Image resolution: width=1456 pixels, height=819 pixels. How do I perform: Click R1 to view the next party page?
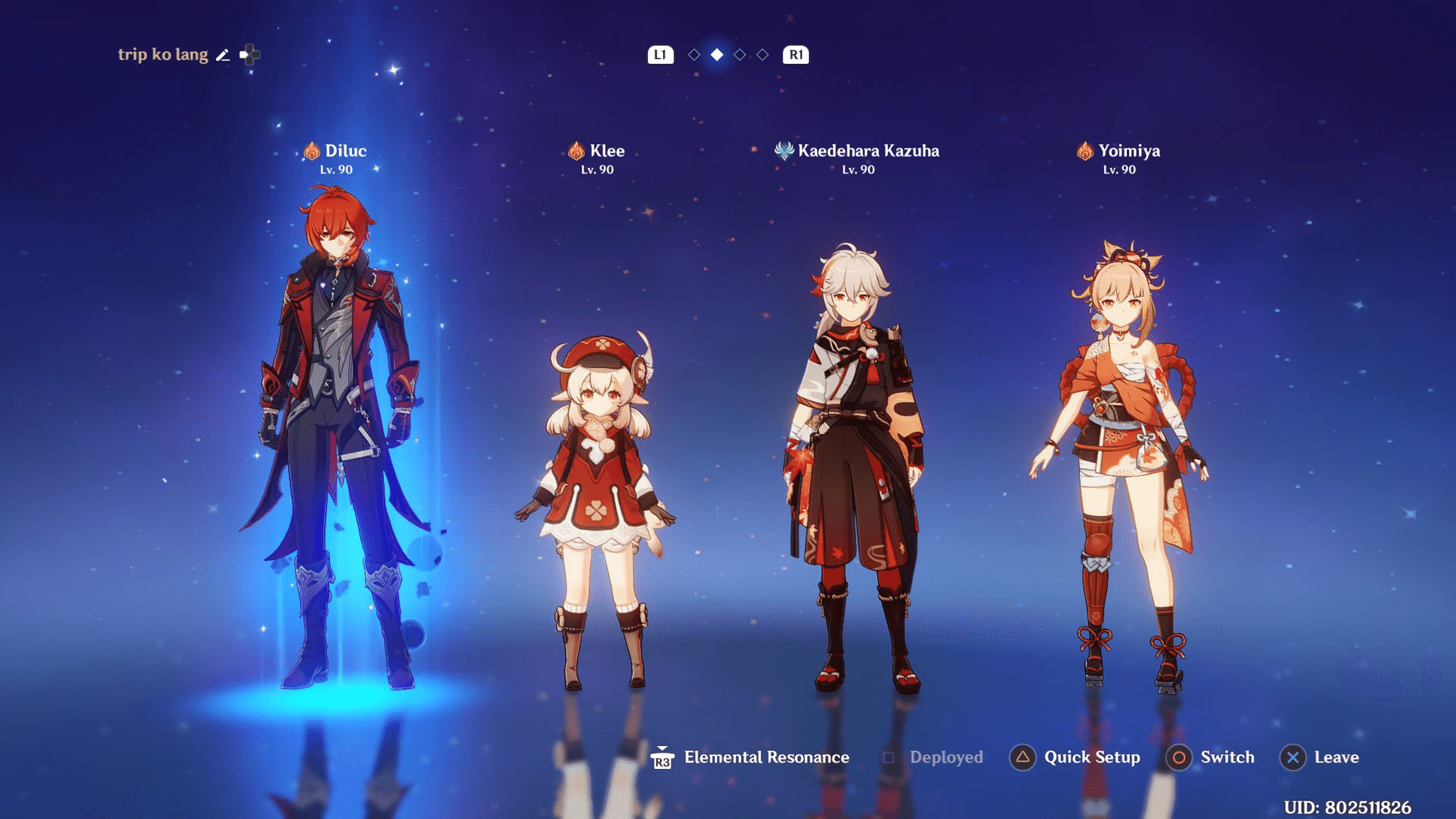tap(794, 55)
